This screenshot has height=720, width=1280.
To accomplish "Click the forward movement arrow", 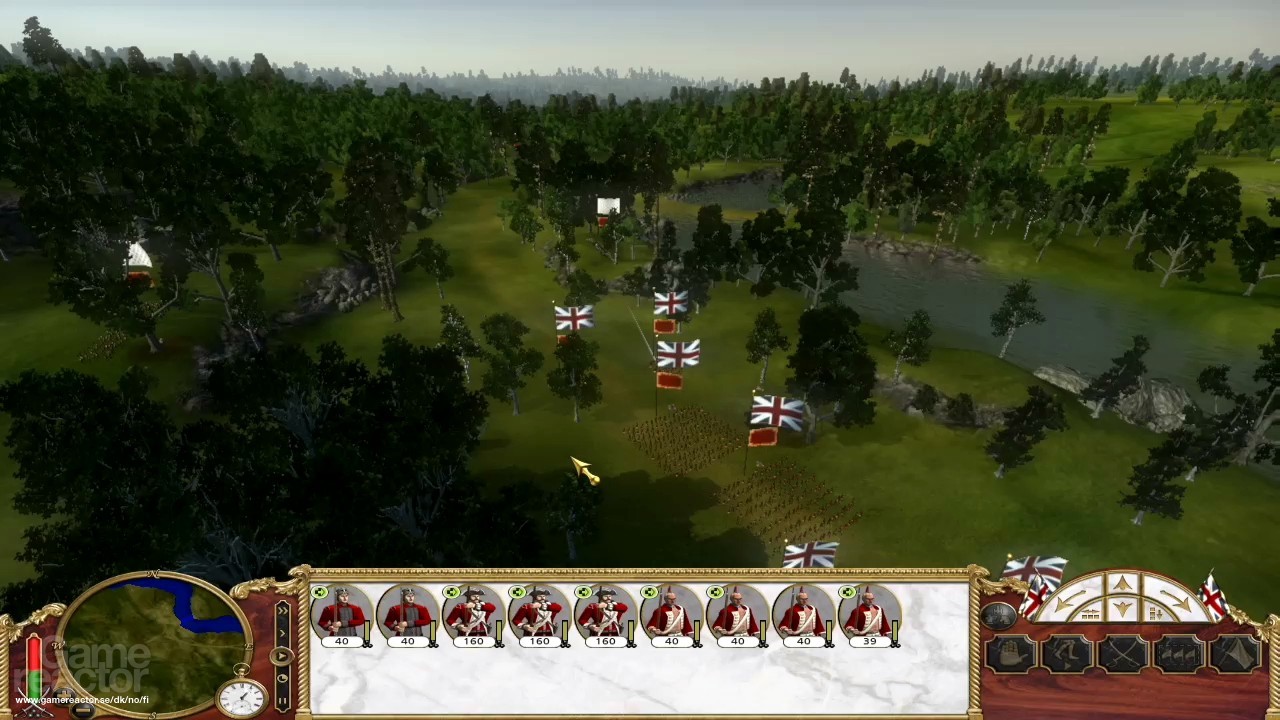I will pyautogui.click(x=1123, y=584).
